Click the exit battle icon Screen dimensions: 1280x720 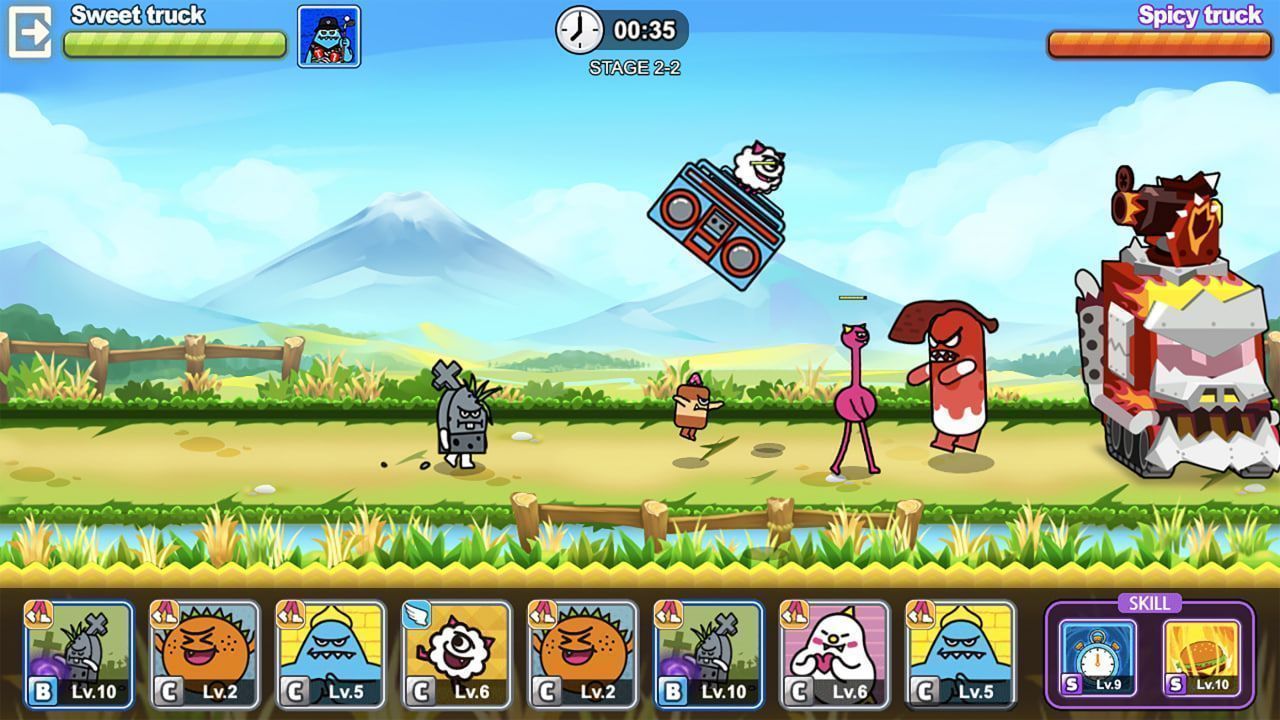click(31, 31)
